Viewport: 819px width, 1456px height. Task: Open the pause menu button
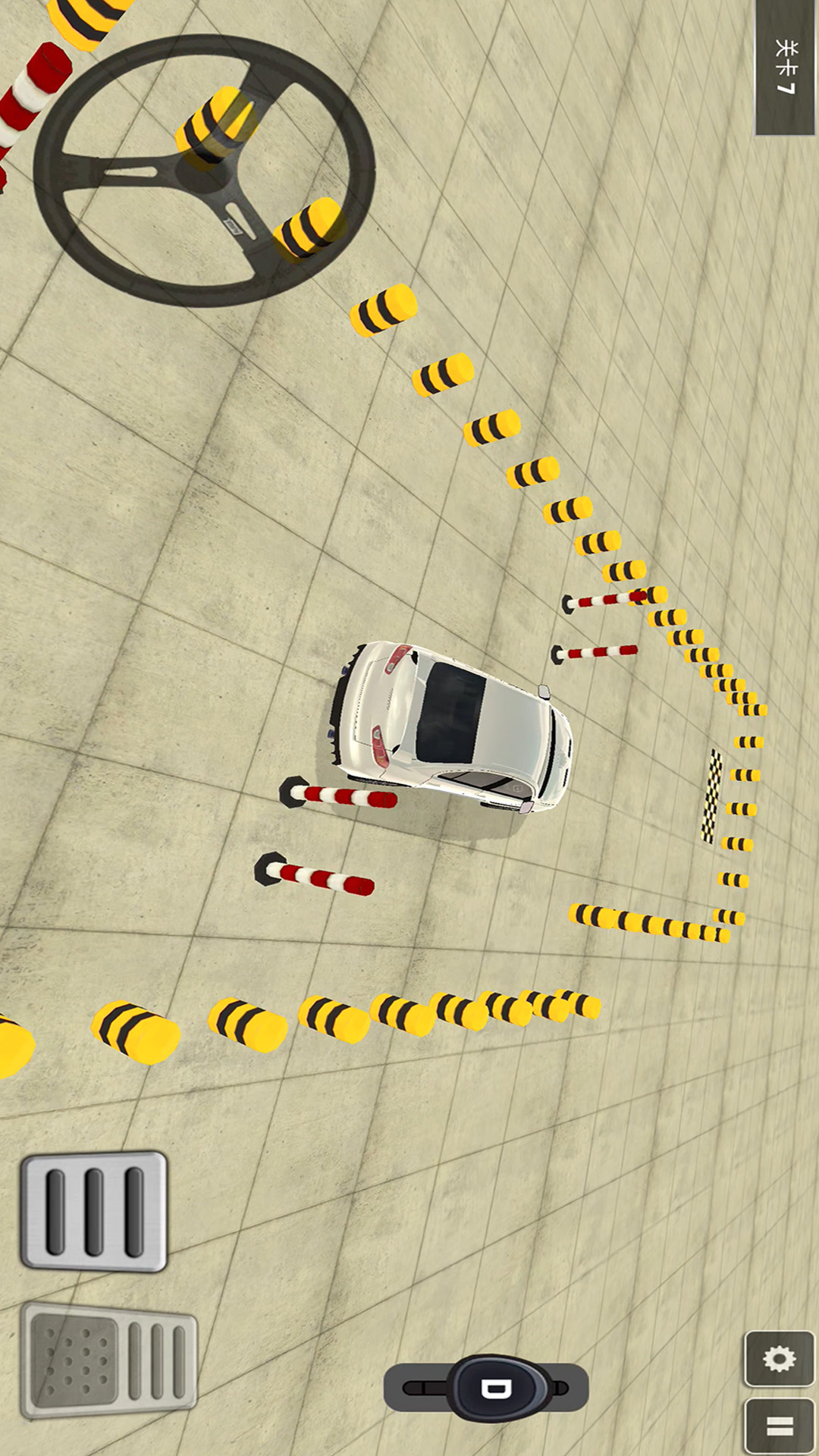tap(779, 1426)
